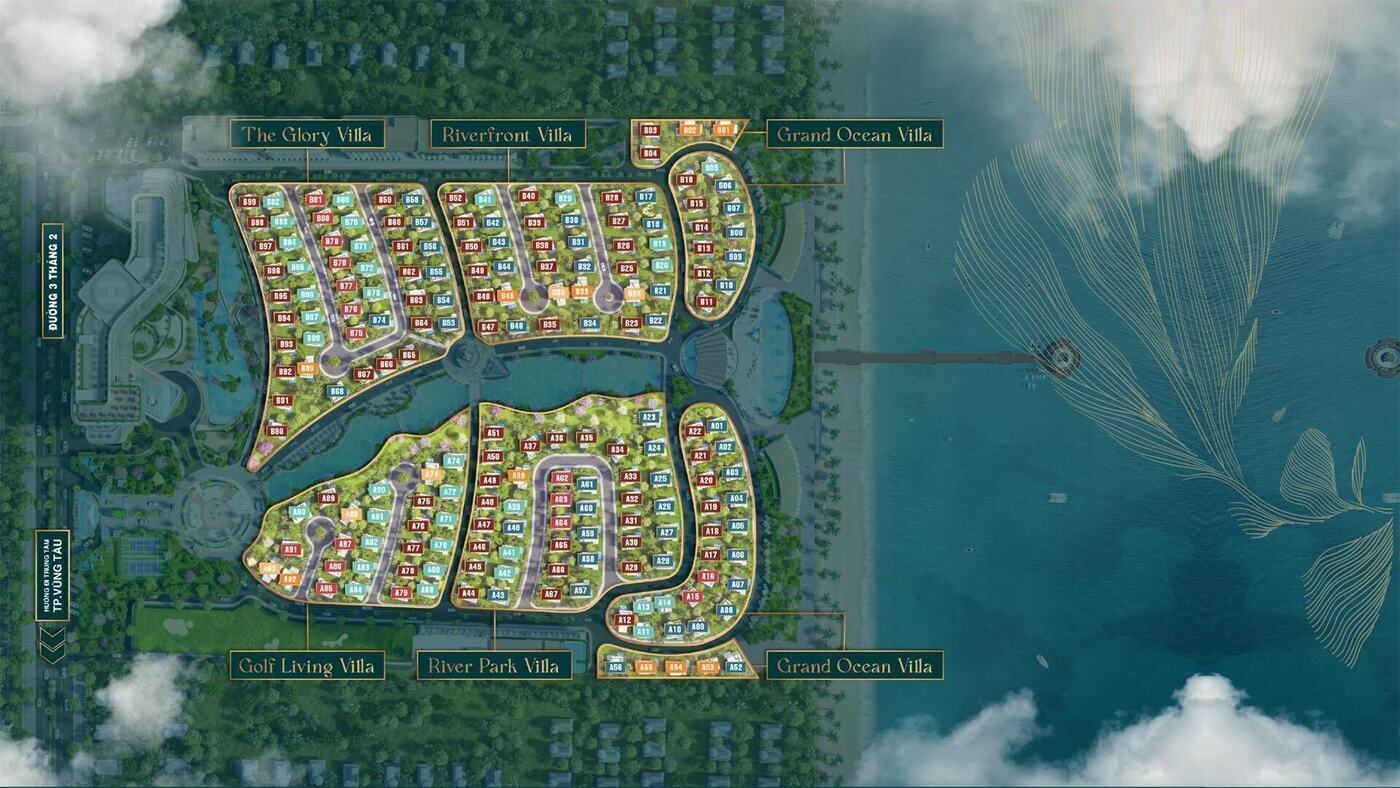
Task: Select the A62 lot marker
Action: 562,478
